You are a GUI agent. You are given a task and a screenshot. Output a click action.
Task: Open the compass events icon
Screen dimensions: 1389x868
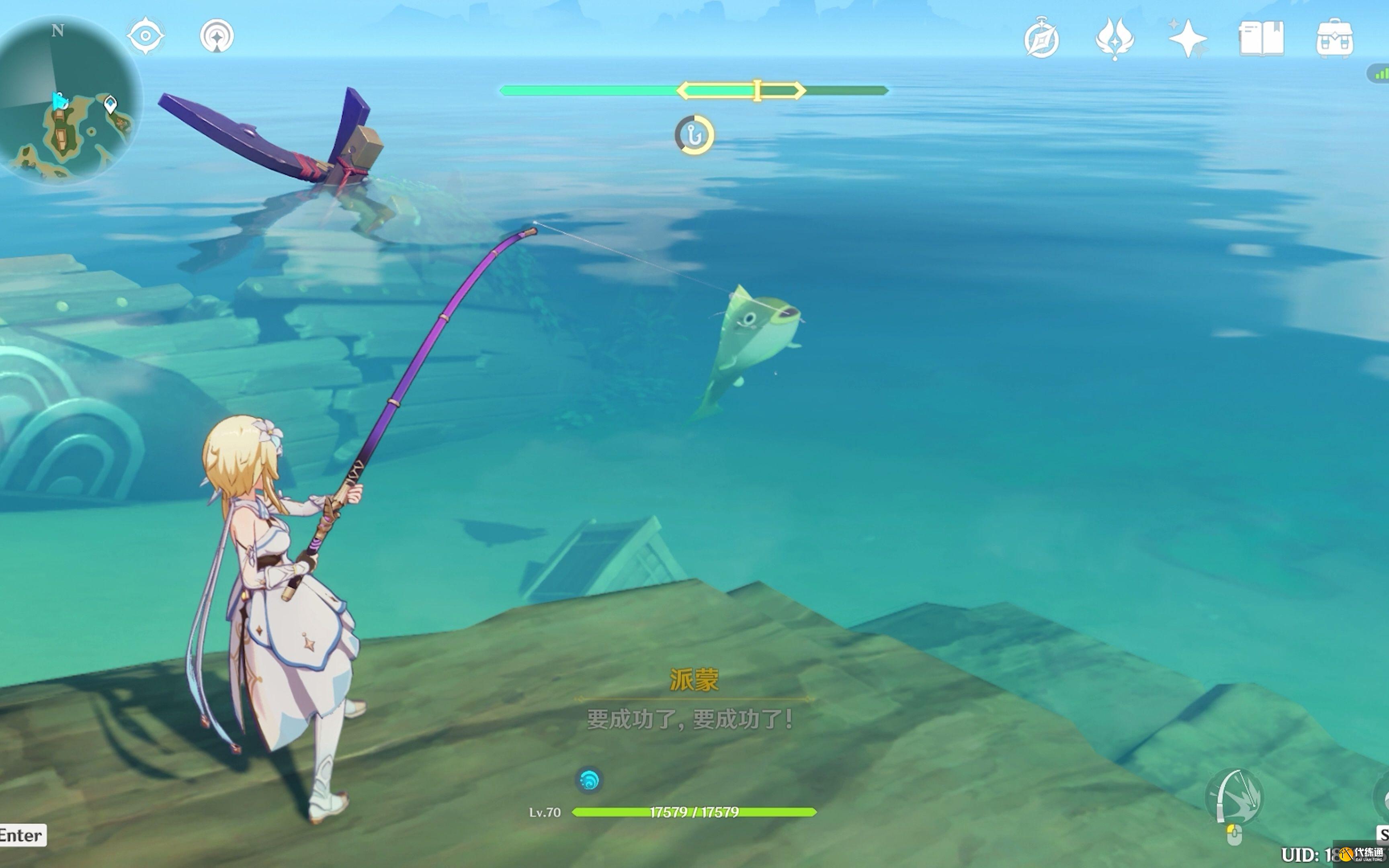point(1041,39)
